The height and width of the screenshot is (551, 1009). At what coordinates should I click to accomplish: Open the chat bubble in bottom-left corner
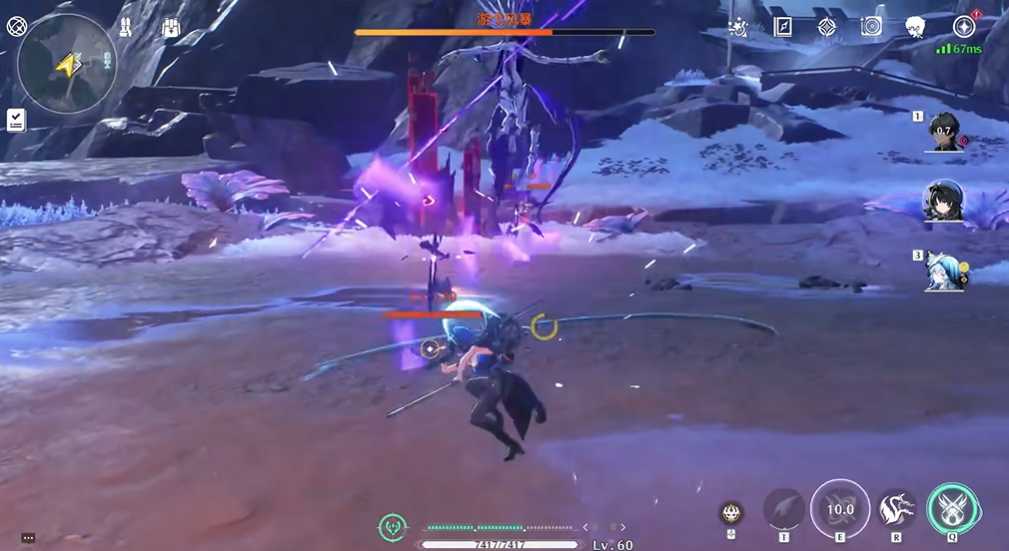[x=28, y=538]
